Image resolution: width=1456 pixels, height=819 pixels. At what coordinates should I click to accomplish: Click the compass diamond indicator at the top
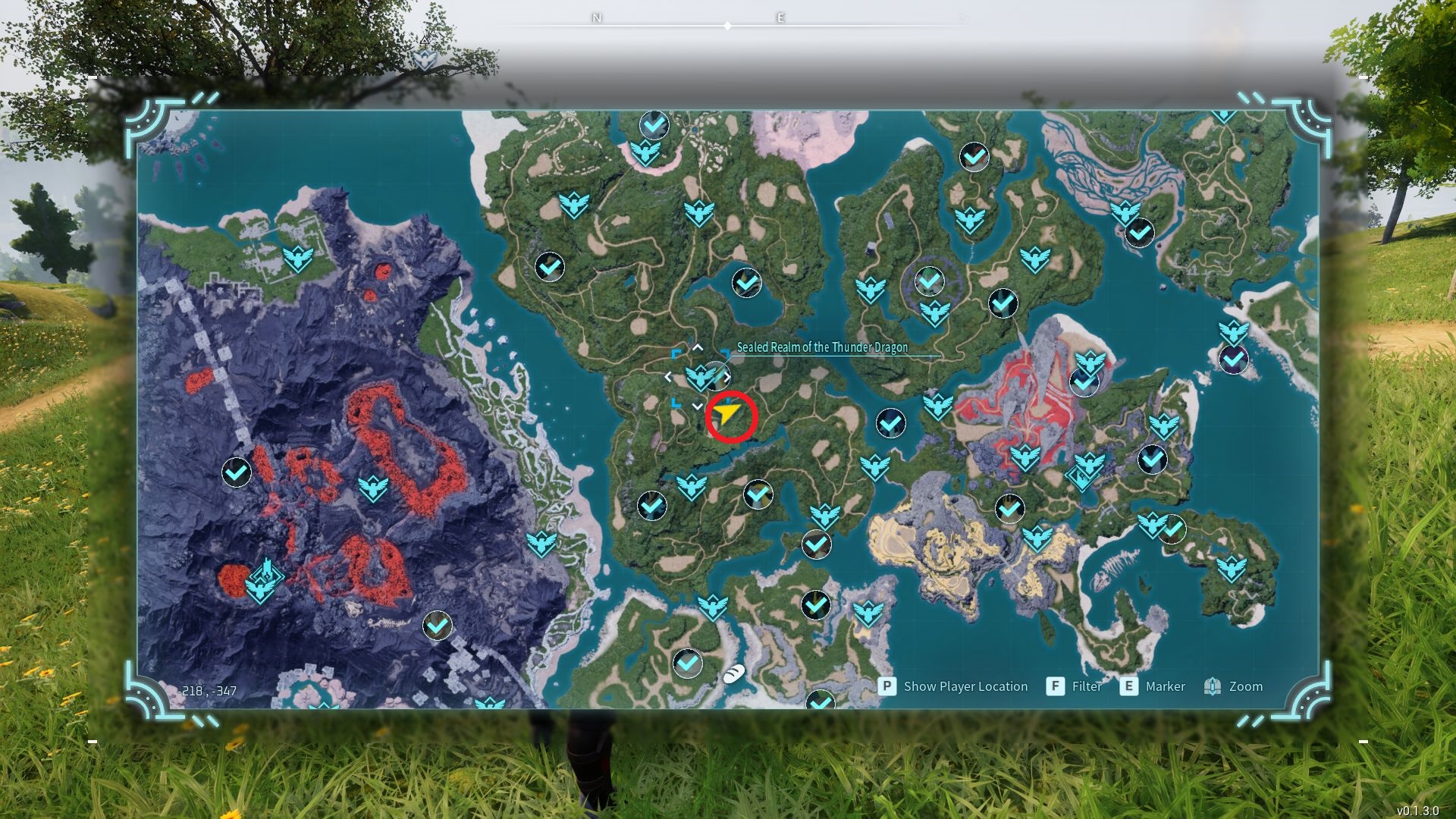(728, 25)
